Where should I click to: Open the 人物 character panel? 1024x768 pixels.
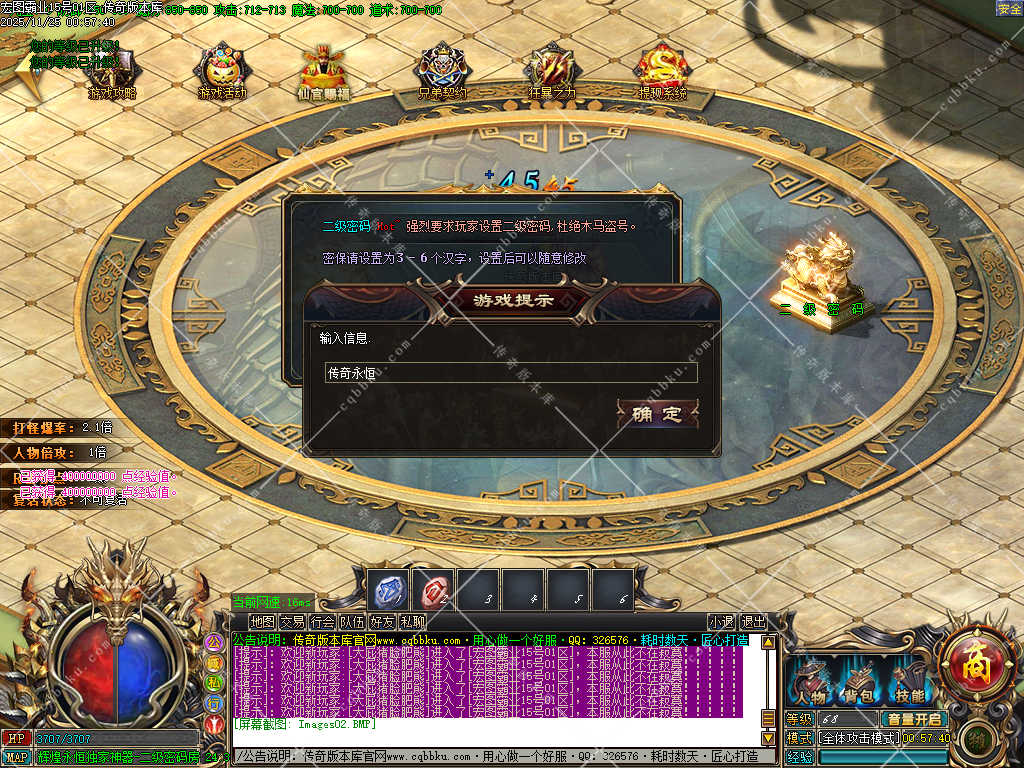(808, 686)
